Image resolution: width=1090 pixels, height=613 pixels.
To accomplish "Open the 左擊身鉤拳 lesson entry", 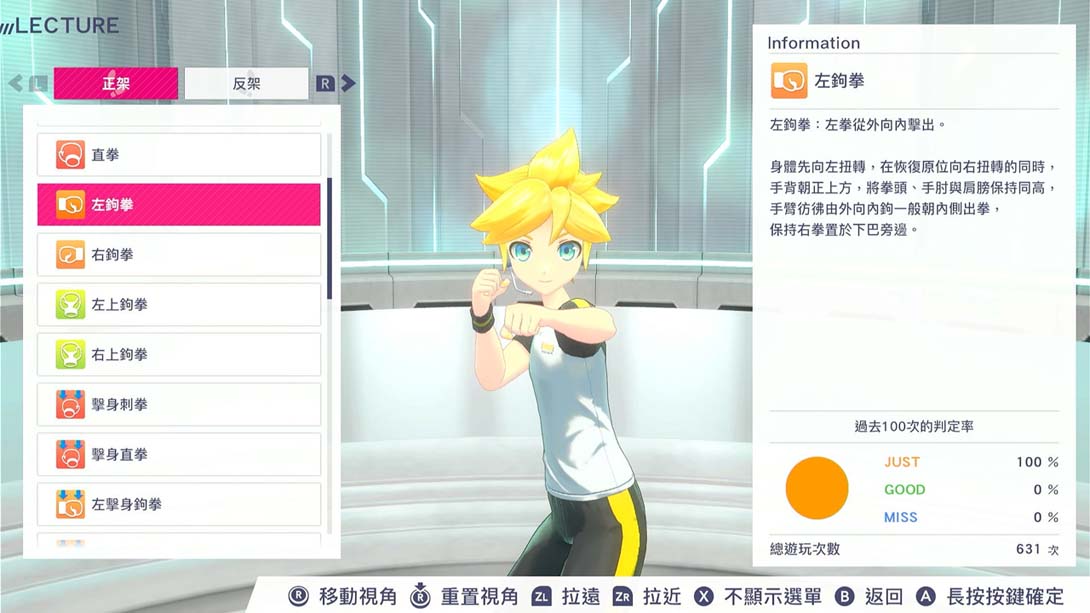I will [x=179, y=505].
